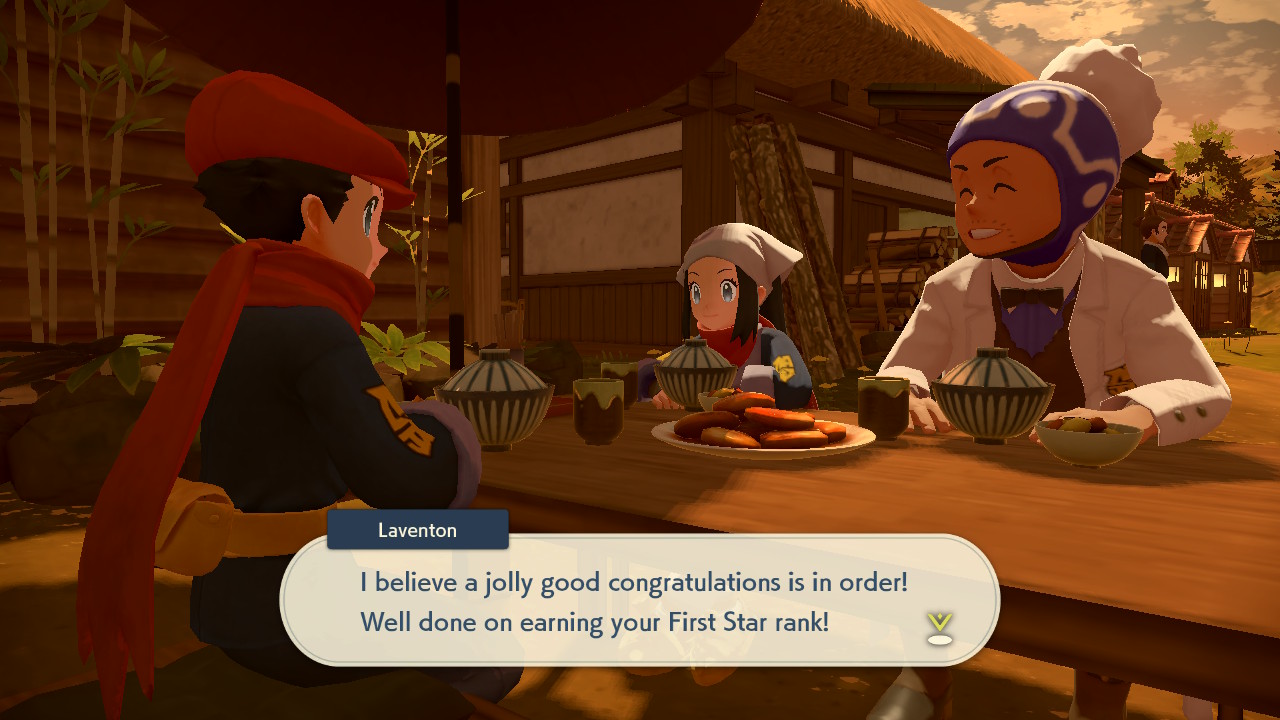Advance dialogue with the green arrow indicator
The width and height of the screenshot is (1280, 720).
[x=939, y=626]
